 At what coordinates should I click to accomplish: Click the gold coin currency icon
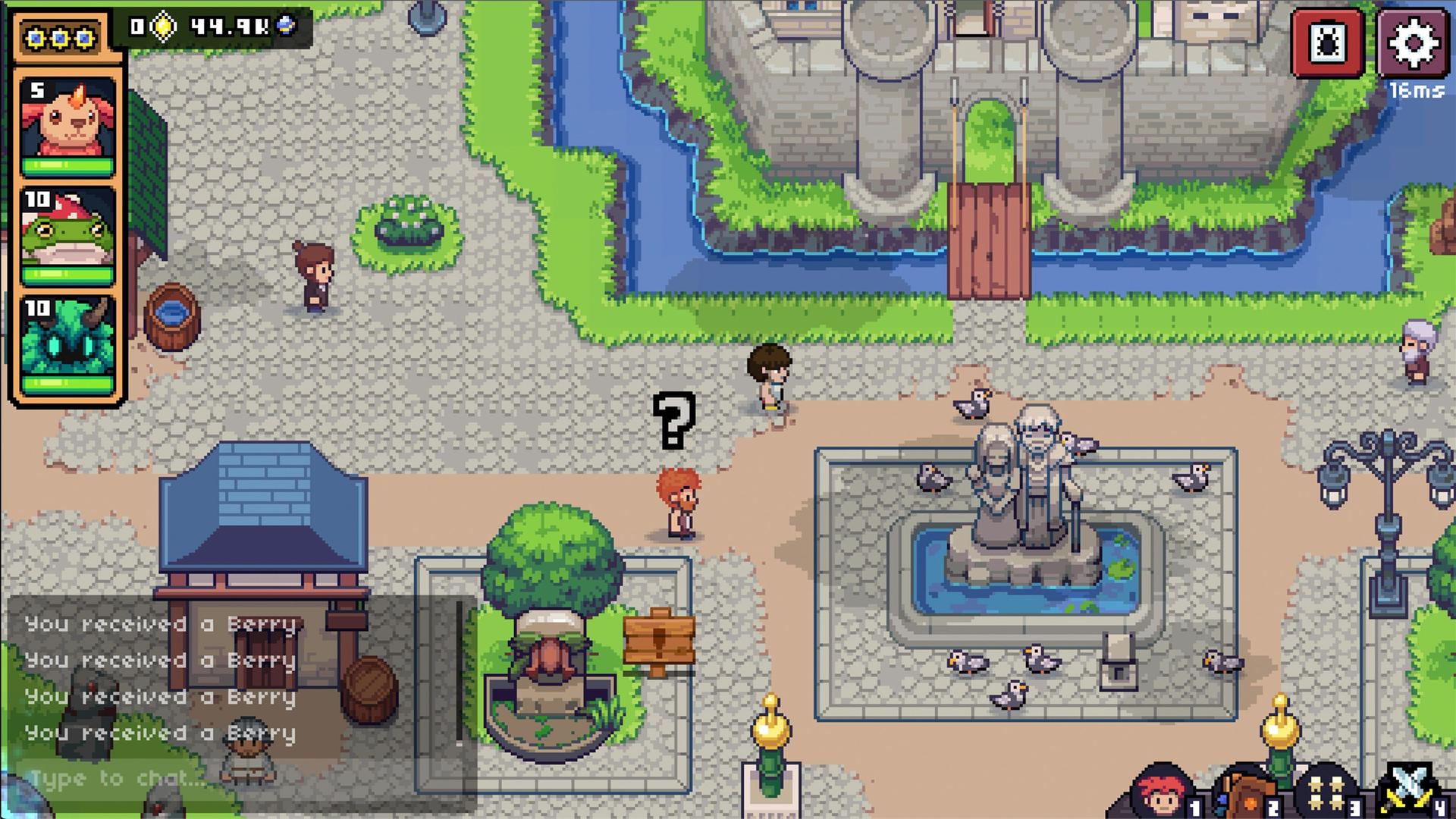point(162,27)
